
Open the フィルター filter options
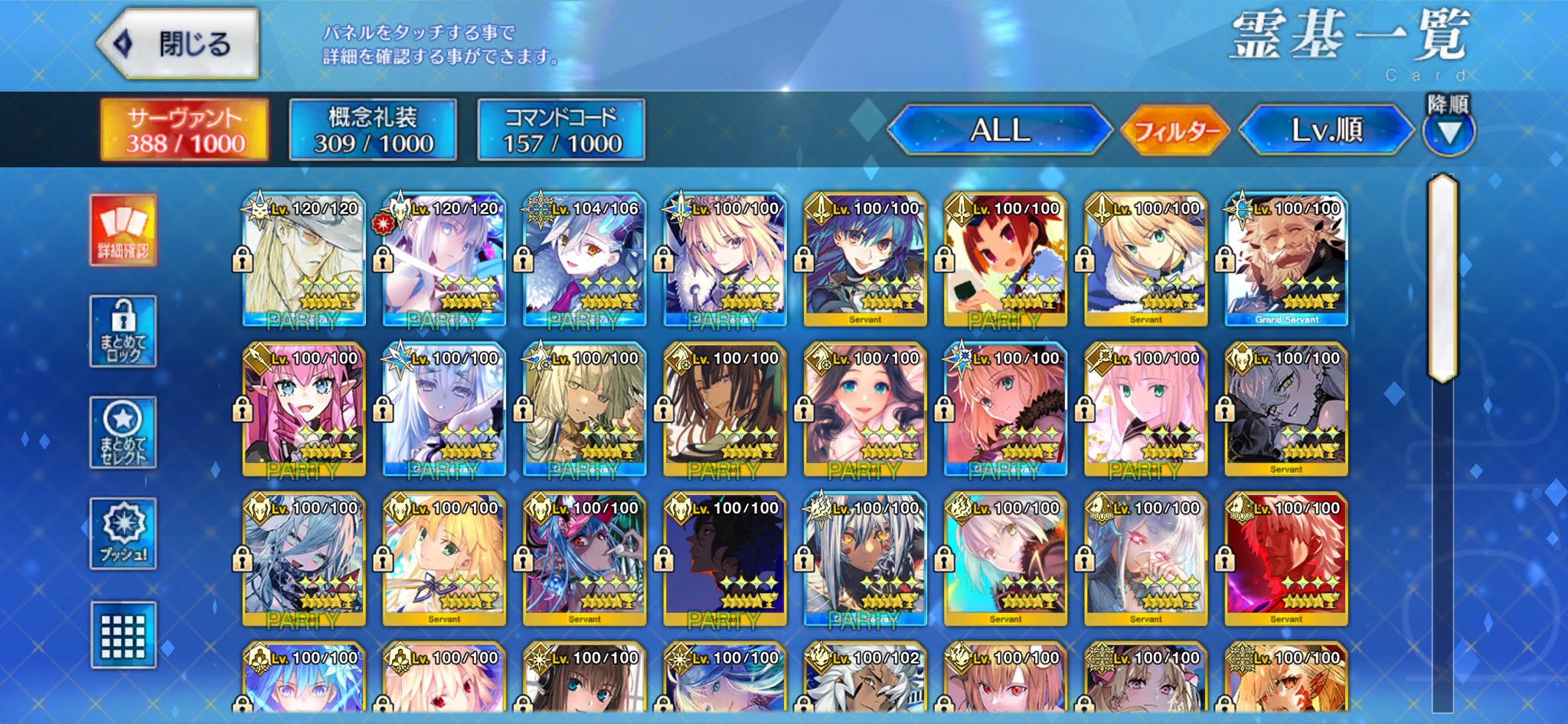(1175, 131)
